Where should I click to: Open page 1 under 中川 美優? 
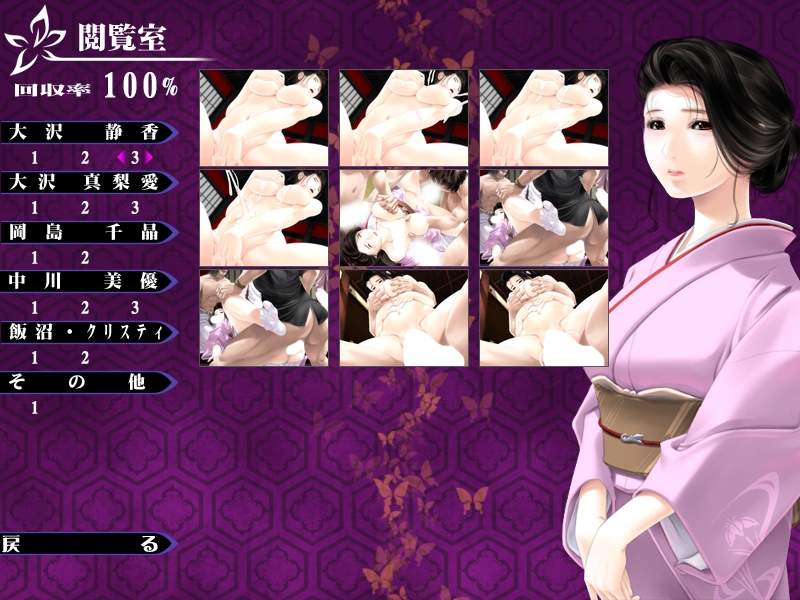pyautogui.click(x=35, y=308)
